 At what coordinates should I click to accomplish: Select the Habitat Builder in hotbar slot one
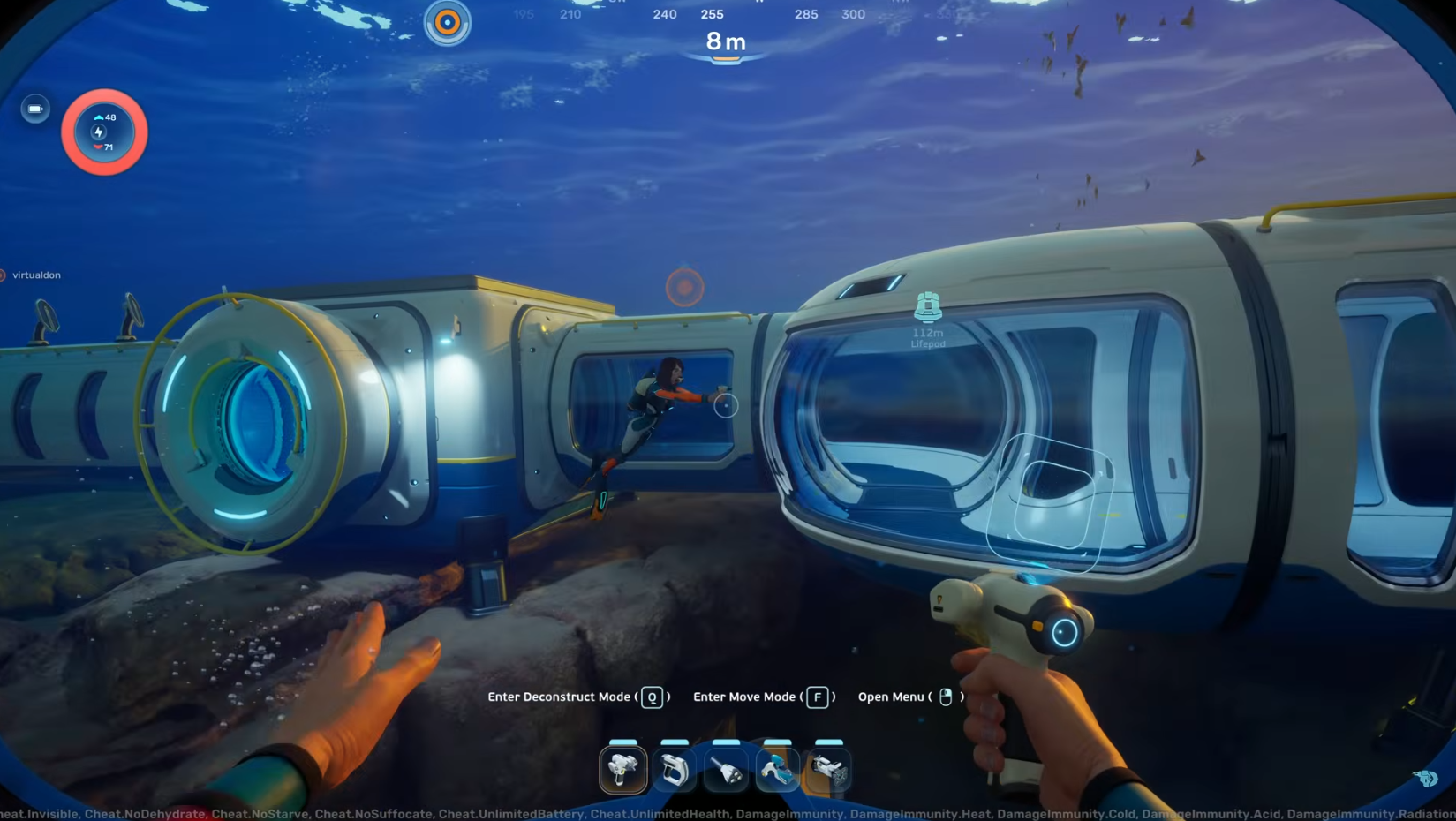(x=622, y=768)
